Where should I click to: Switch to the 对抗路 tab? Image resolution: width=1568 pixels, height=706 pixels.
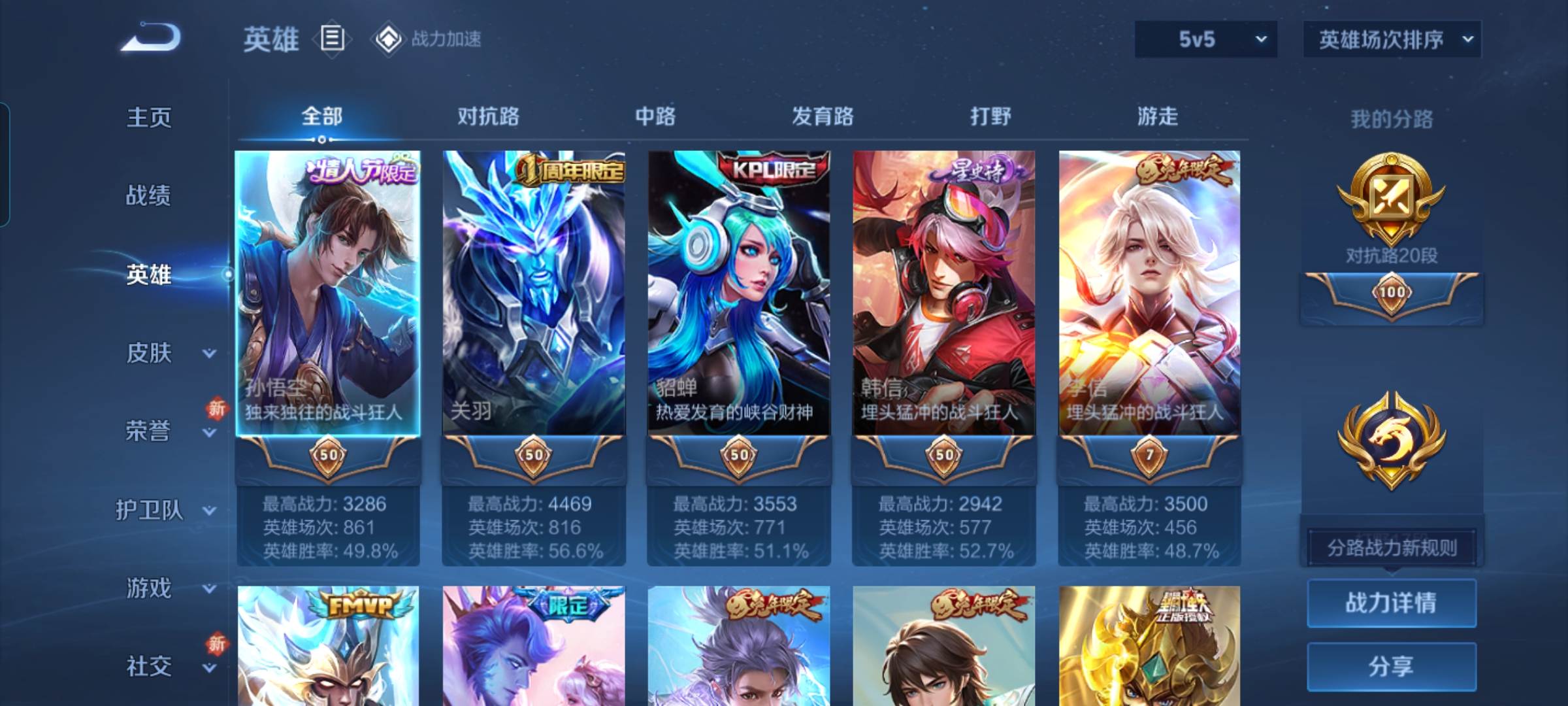click(x=488, y=116)
